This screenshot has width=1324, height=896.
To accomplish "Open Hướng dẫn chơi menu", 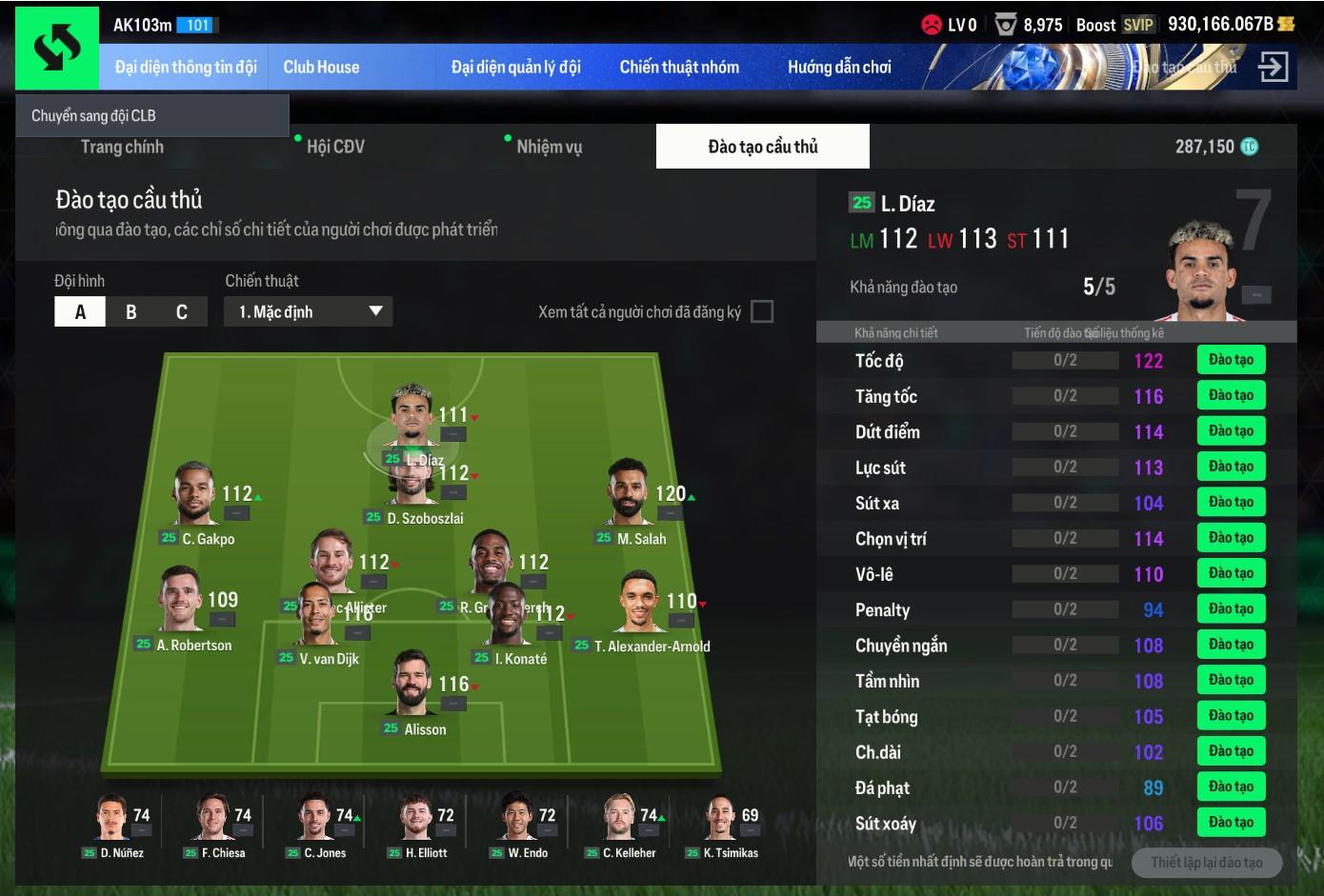I will point(839,68).
